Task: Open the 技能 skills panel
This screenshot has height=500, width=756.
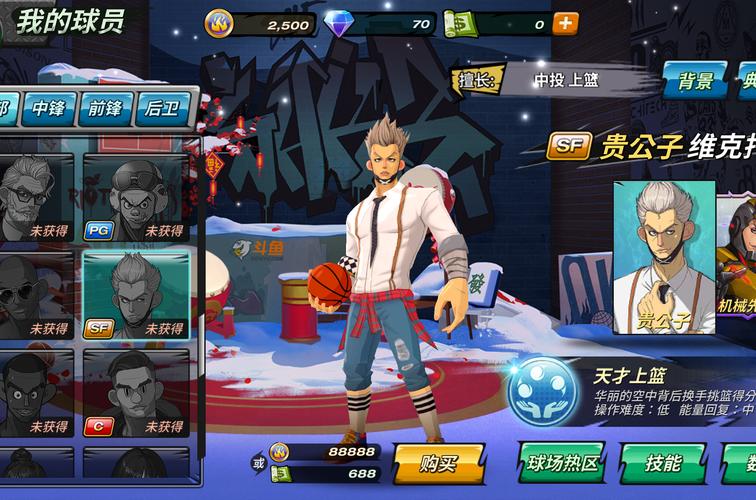Action: (663, 463)
